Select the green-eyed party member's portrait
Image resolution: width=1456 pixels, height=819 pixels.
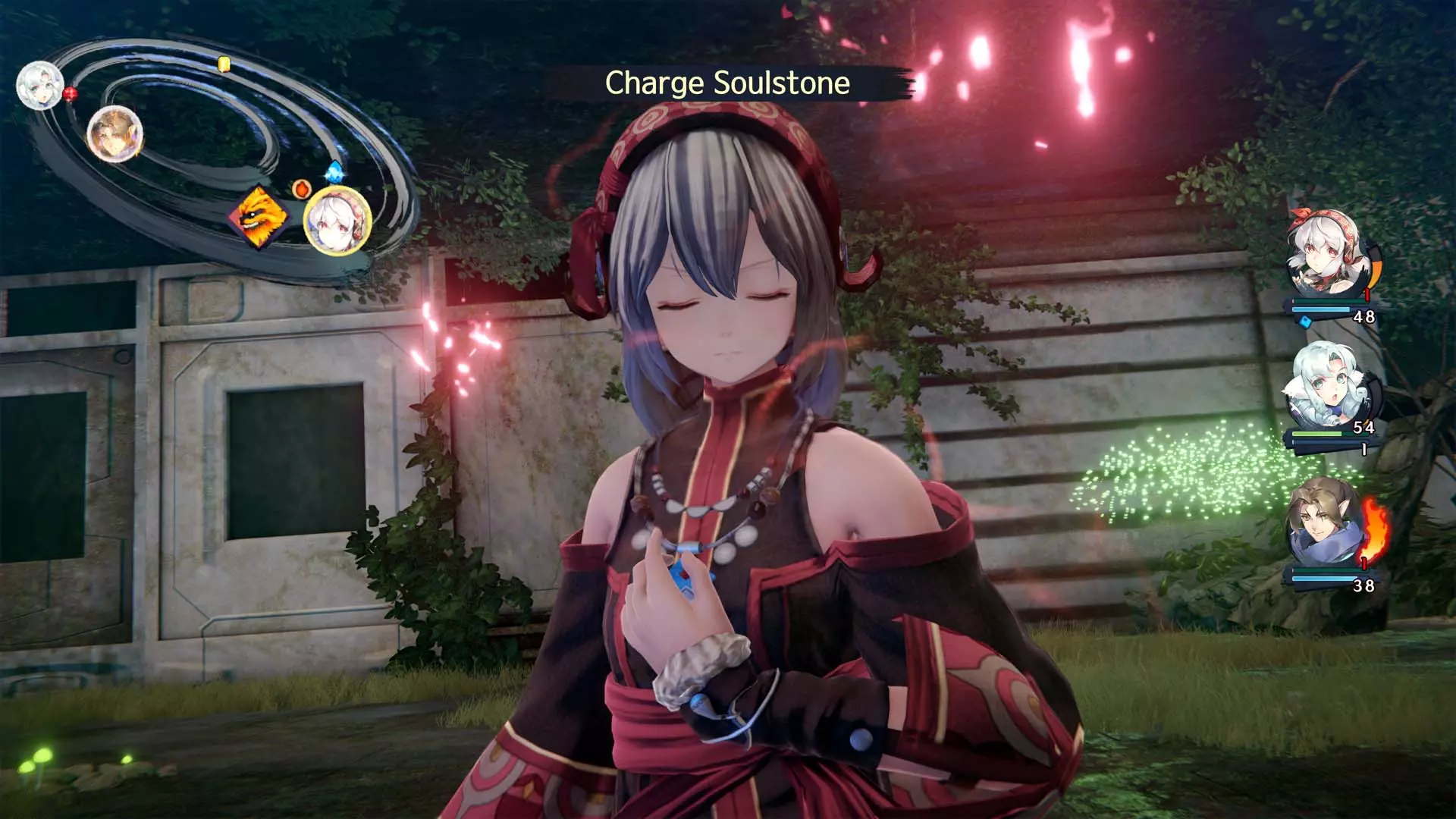pos(1328,382)
